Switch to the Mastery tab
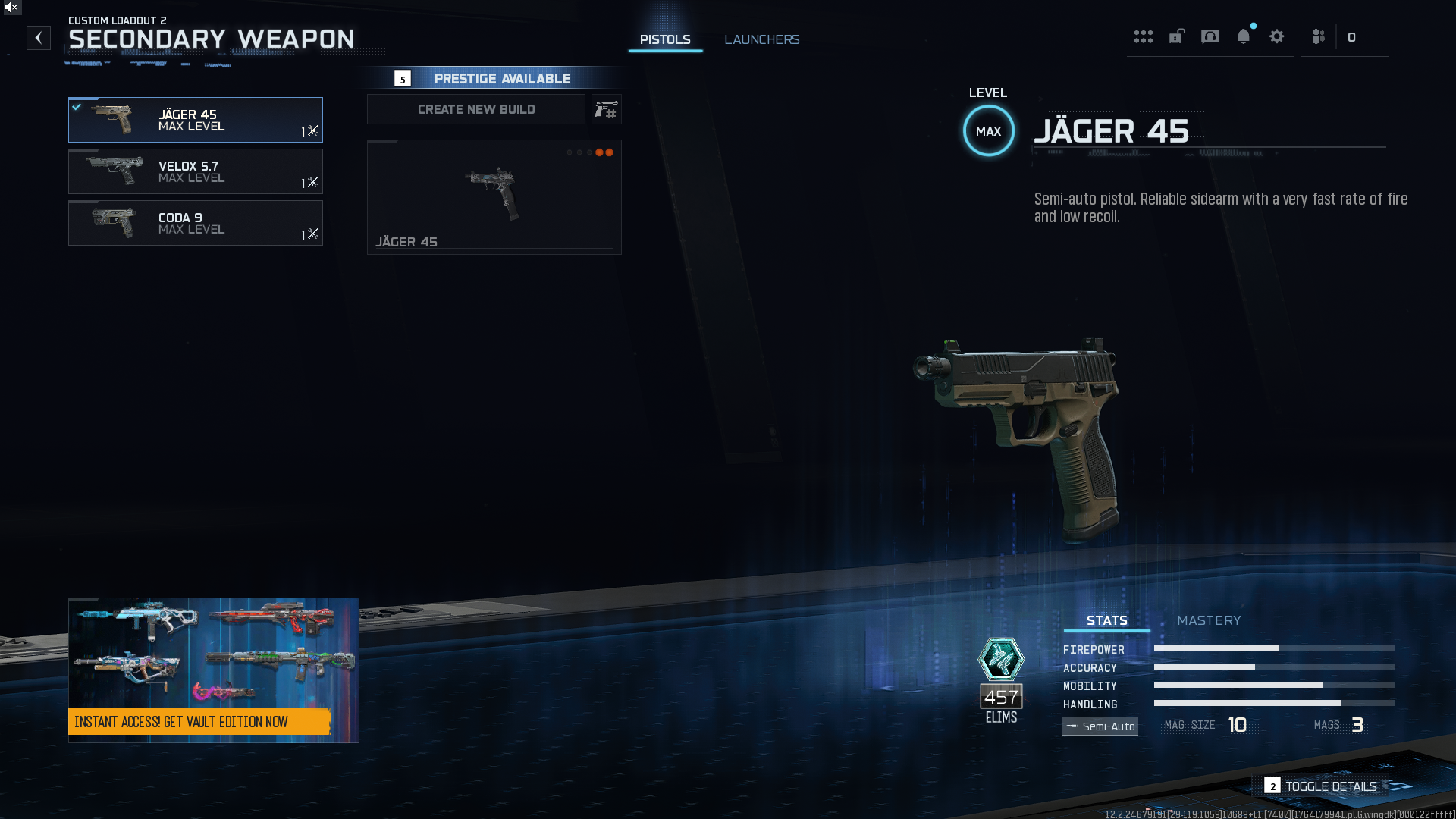 point(1209,620)
